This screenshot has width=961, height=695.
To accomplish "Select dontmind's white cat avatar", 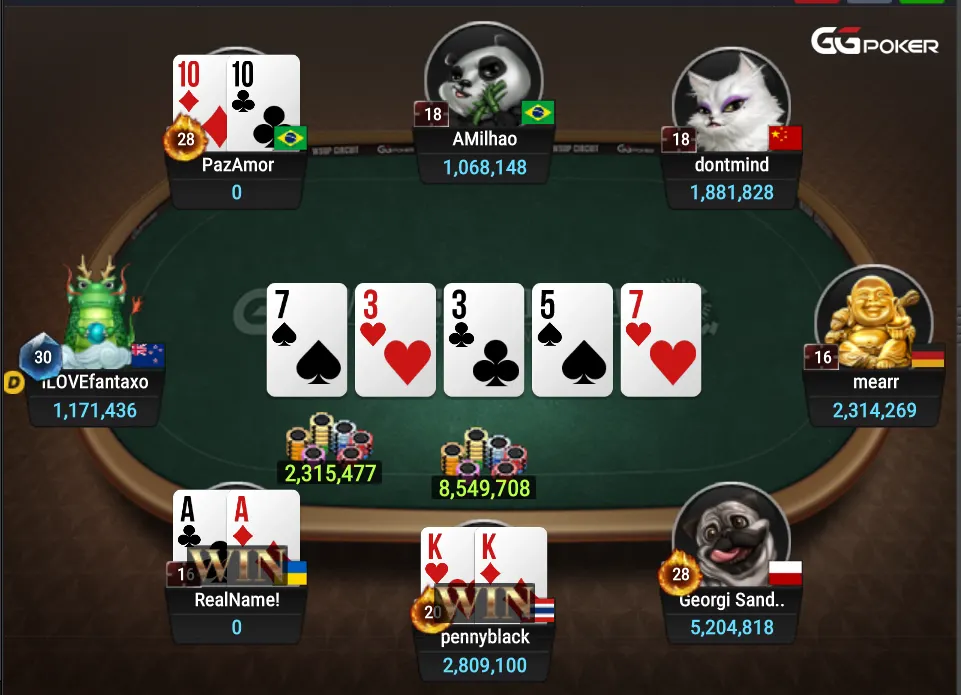I will pyautogui.click(x=731, y=90).
